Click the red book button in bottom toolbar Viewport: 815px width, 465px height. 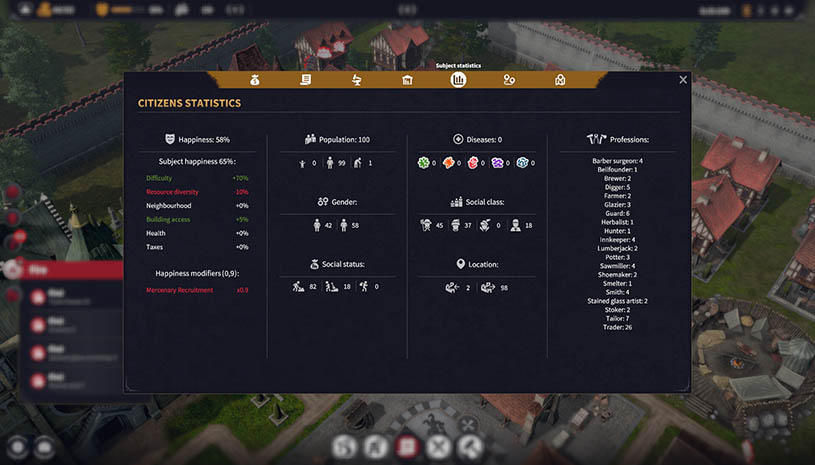pos(407,447)
